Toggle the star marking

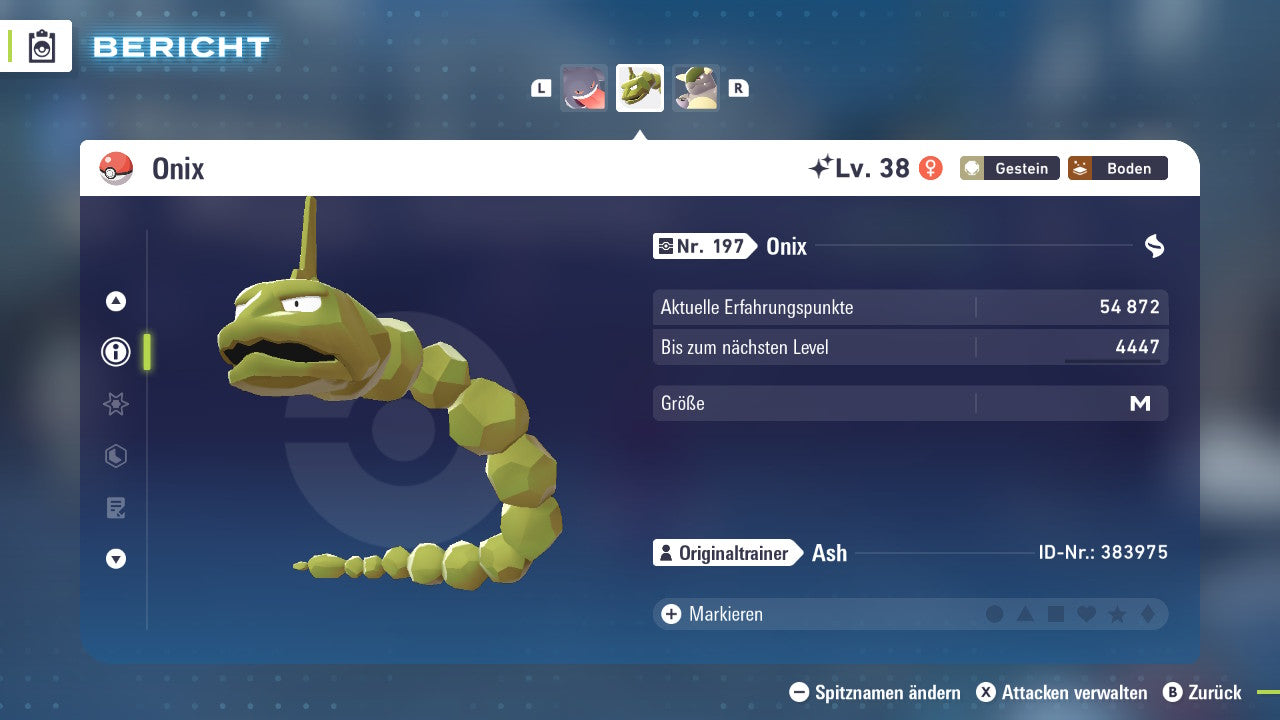click(x=1117, y=614)
